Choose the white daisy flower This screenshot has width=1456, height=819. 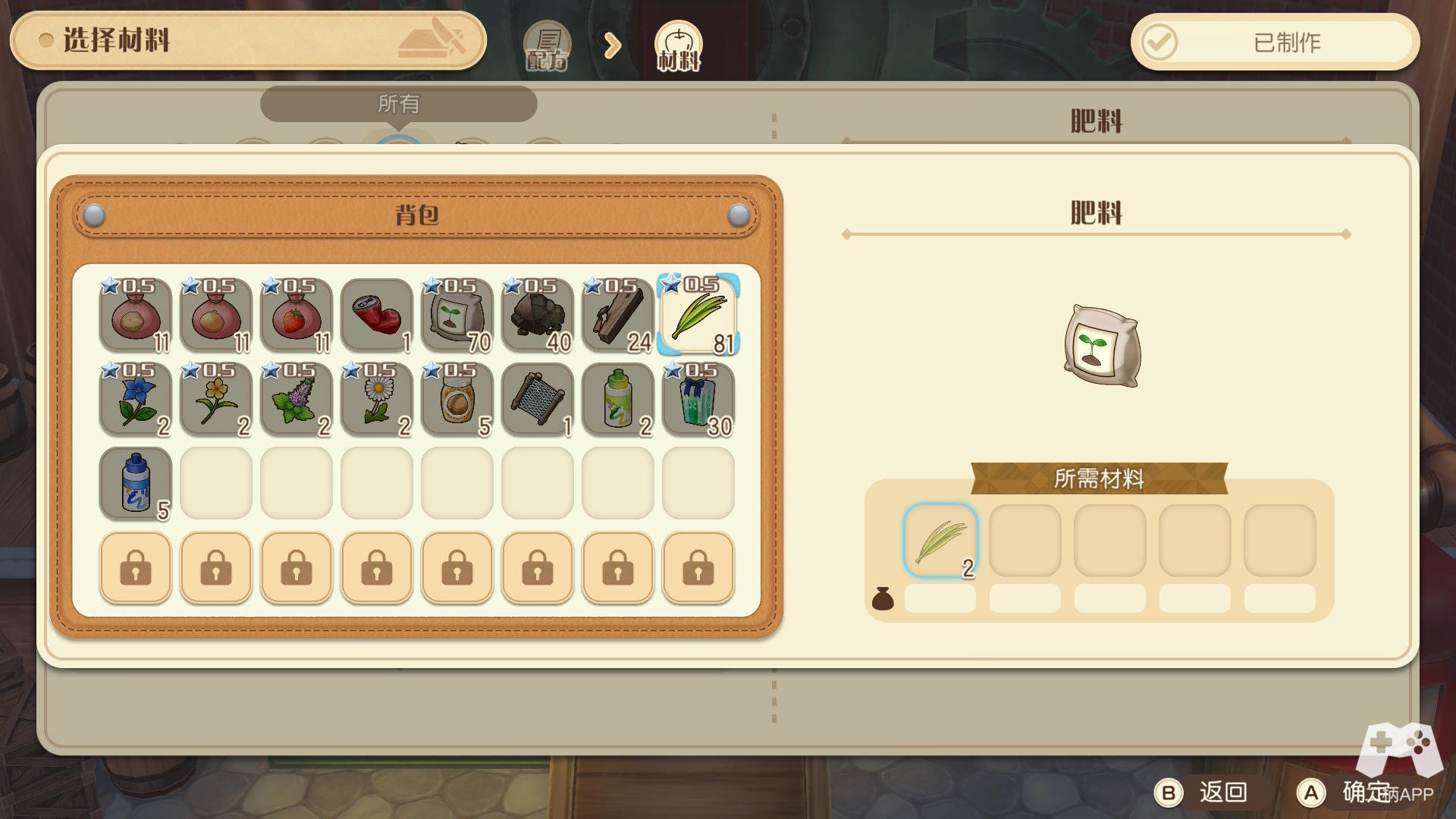click(376, 400)
